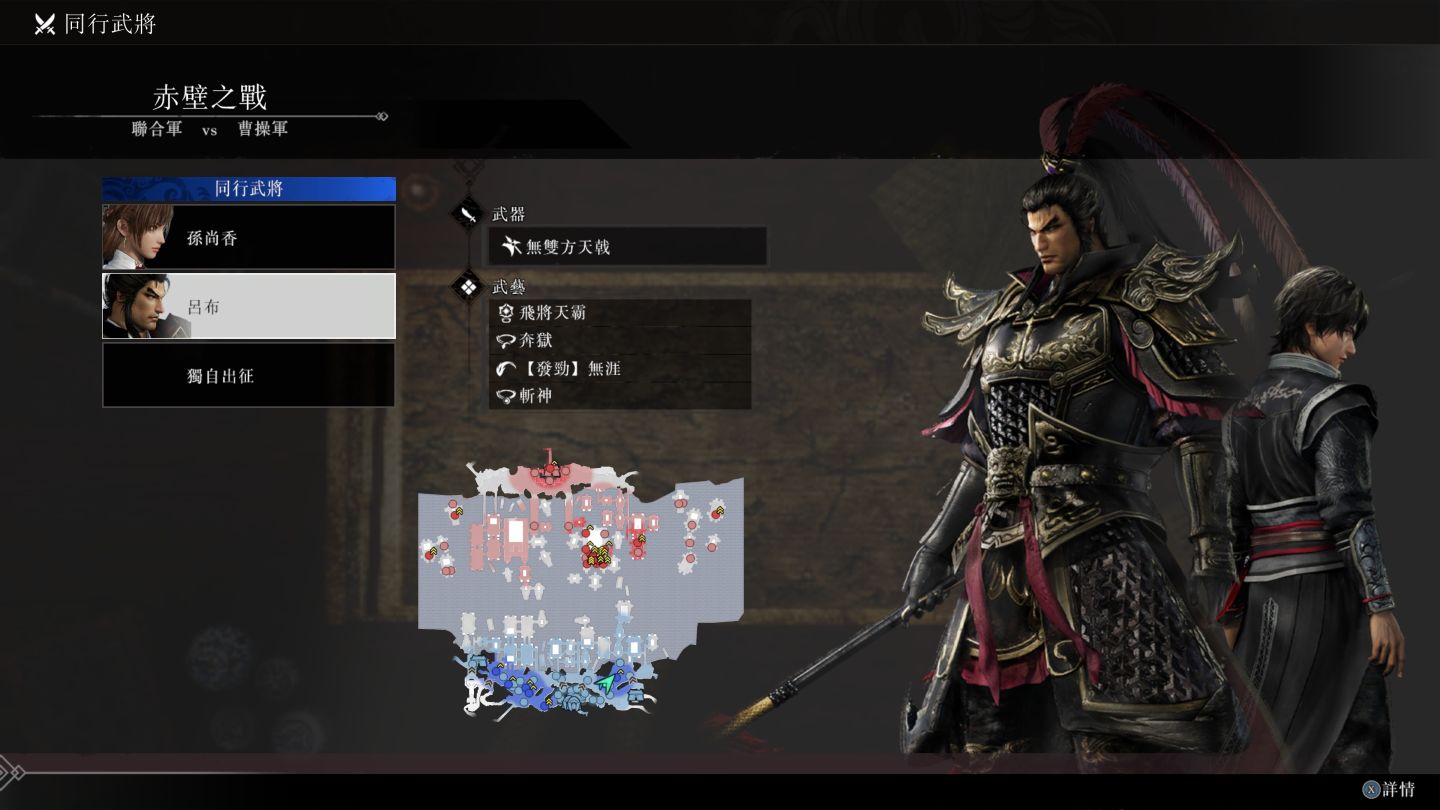Choose 呂布 as companion officer
1440x810 pixels.
click(249, 306)
